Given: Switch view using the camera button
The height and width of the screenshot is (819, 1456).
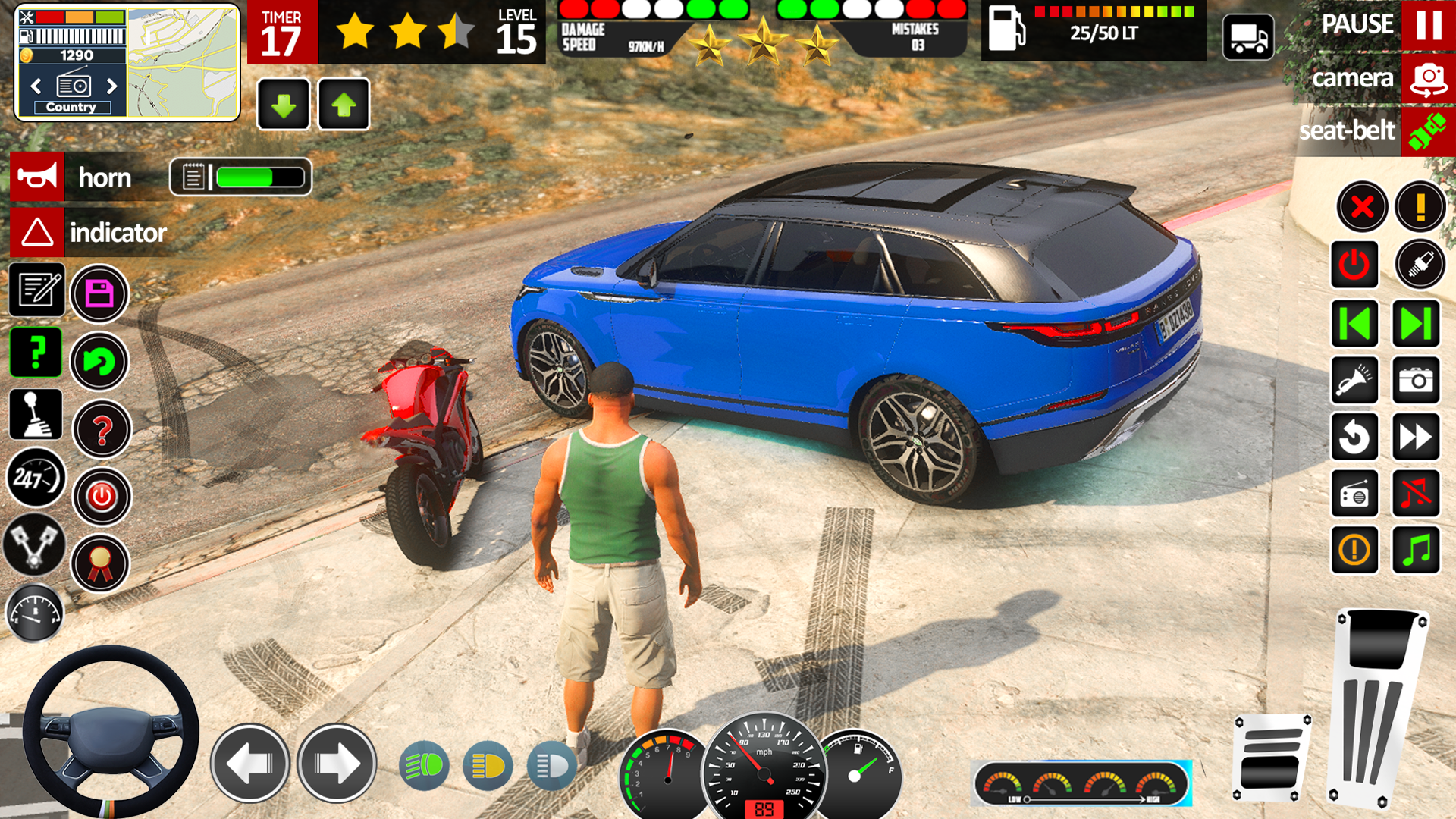Looking at the screenshot, I should [x=1428, y=78].
